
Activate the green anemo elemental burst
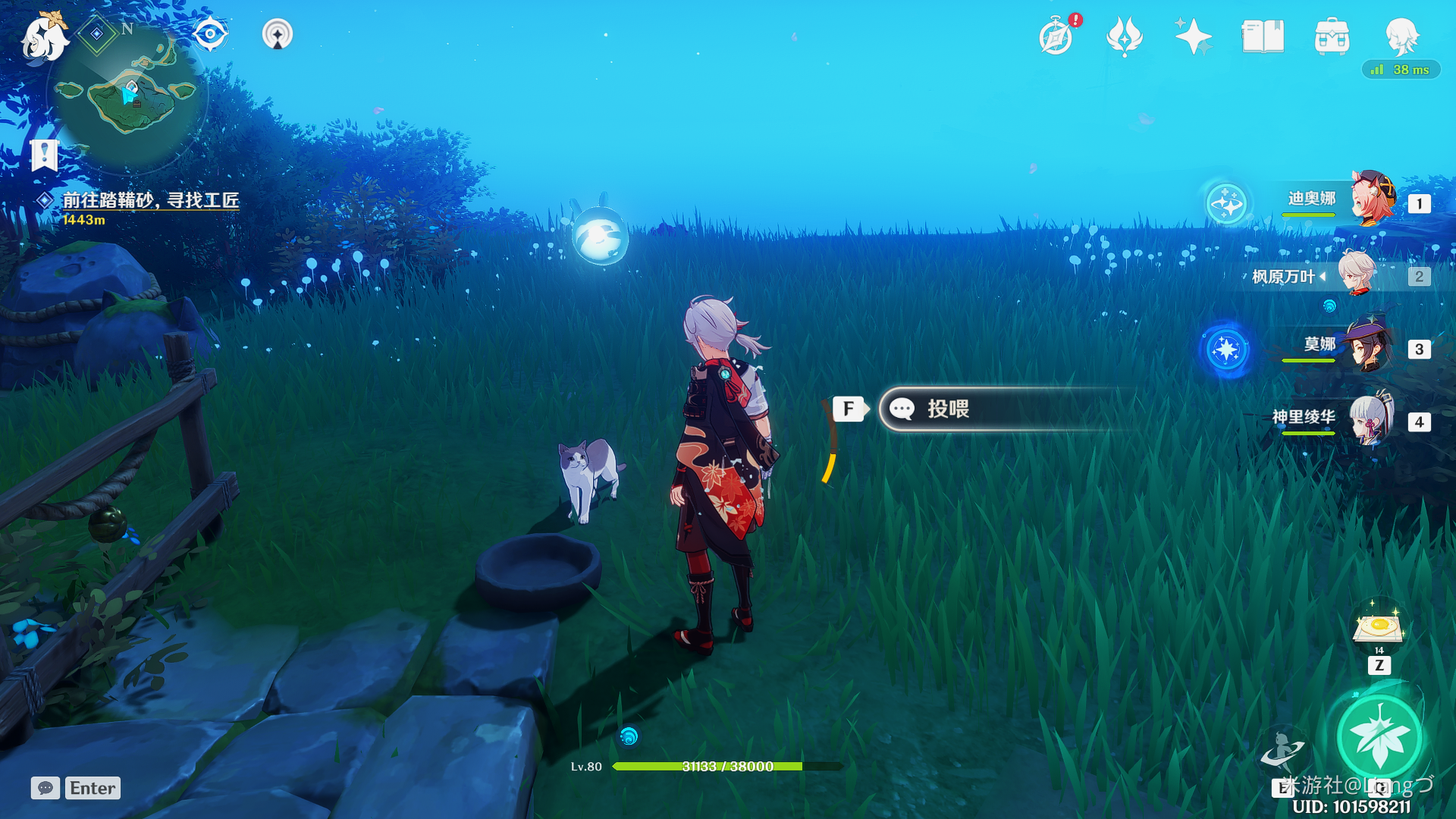(1379, 737)
